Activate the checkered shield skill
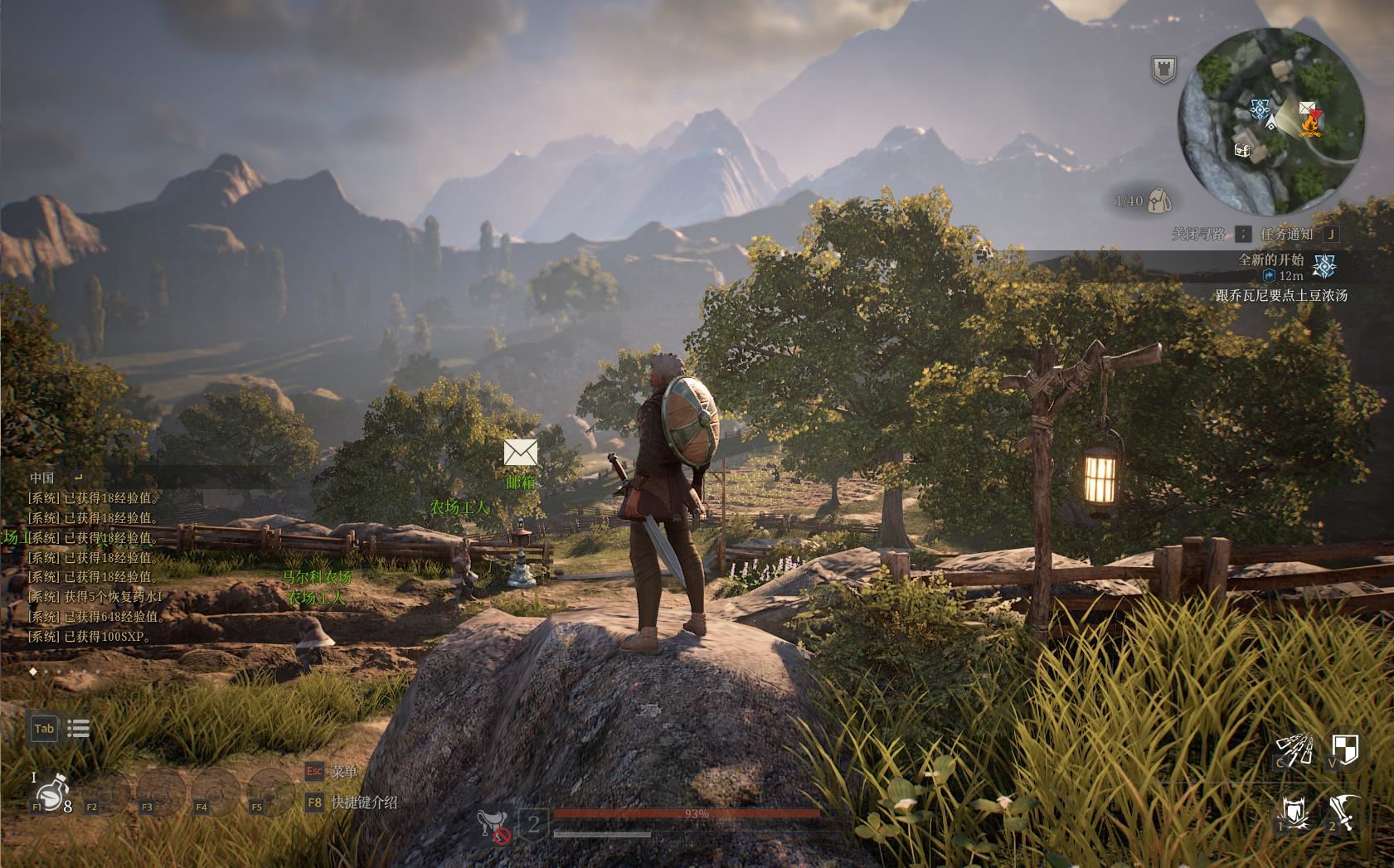The width and height of the screenshot is (1394, 868). 1344,749
